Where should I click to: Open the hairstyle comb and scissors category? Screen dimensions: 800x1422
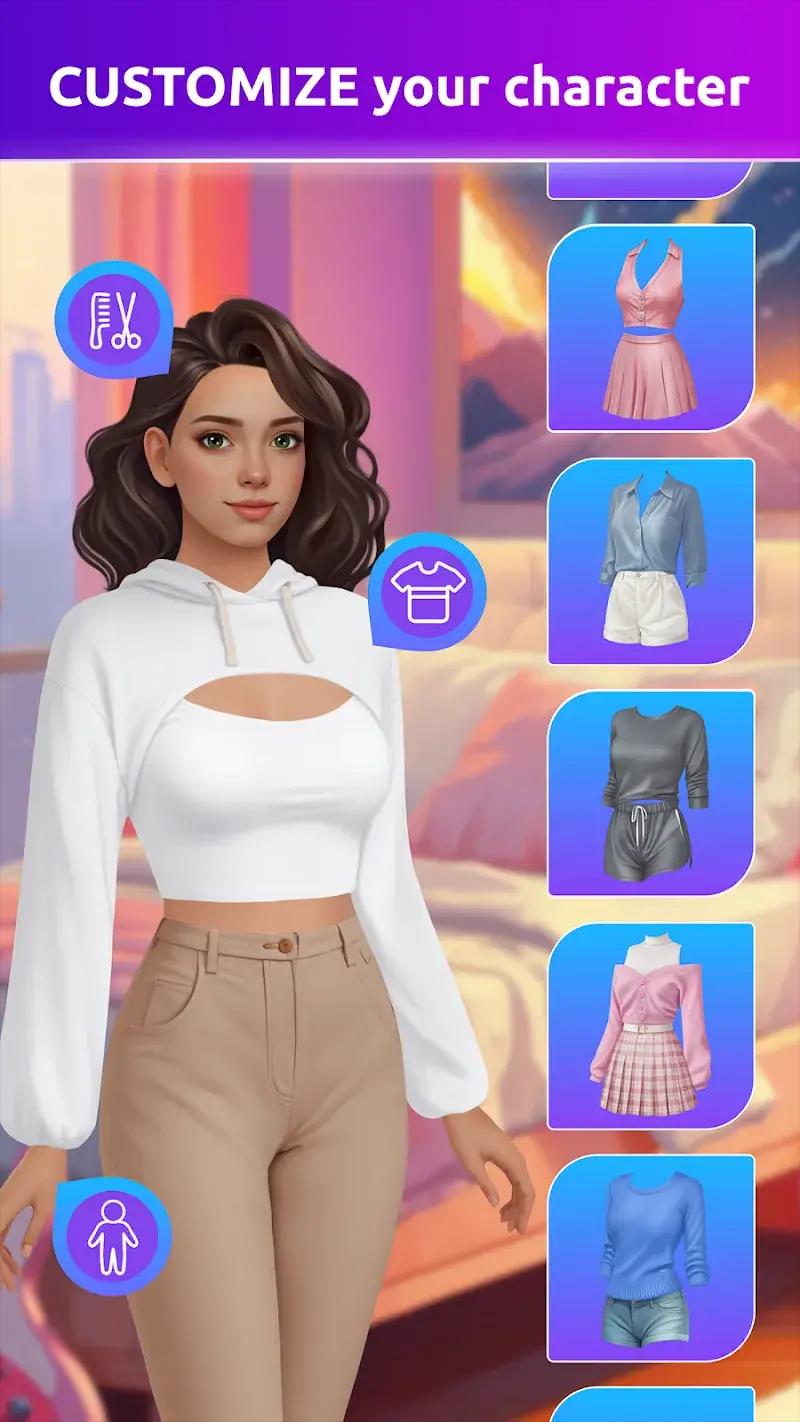[x=113, y=320]
